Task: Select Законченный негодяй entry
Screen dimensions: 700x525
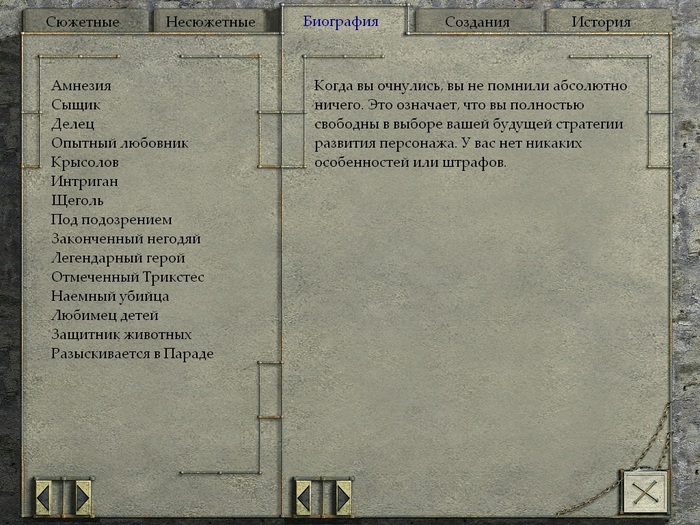Action: click(126, 239)
